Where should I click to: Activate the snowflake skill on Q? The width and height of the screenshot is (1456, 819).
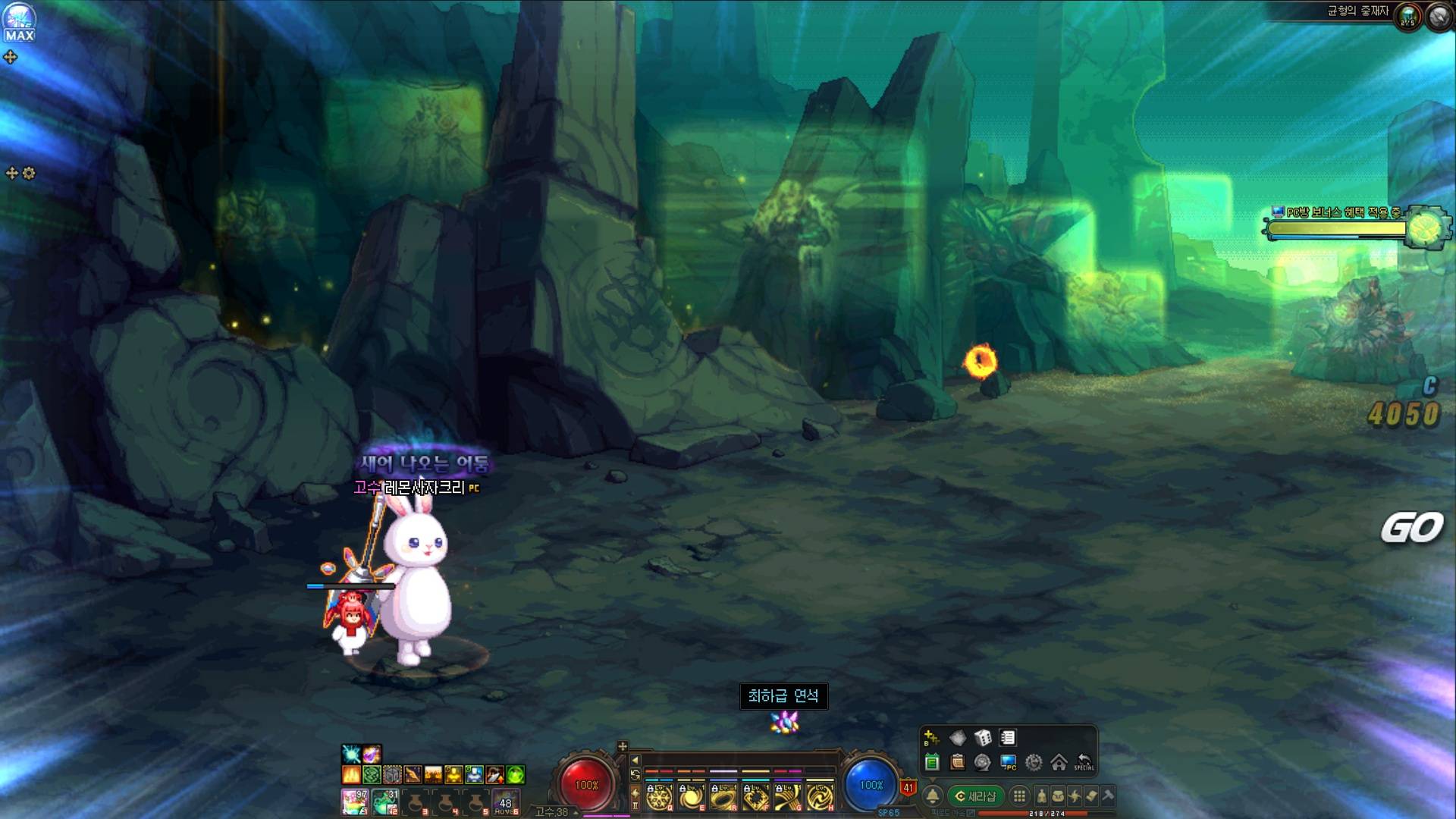(658, 797)
